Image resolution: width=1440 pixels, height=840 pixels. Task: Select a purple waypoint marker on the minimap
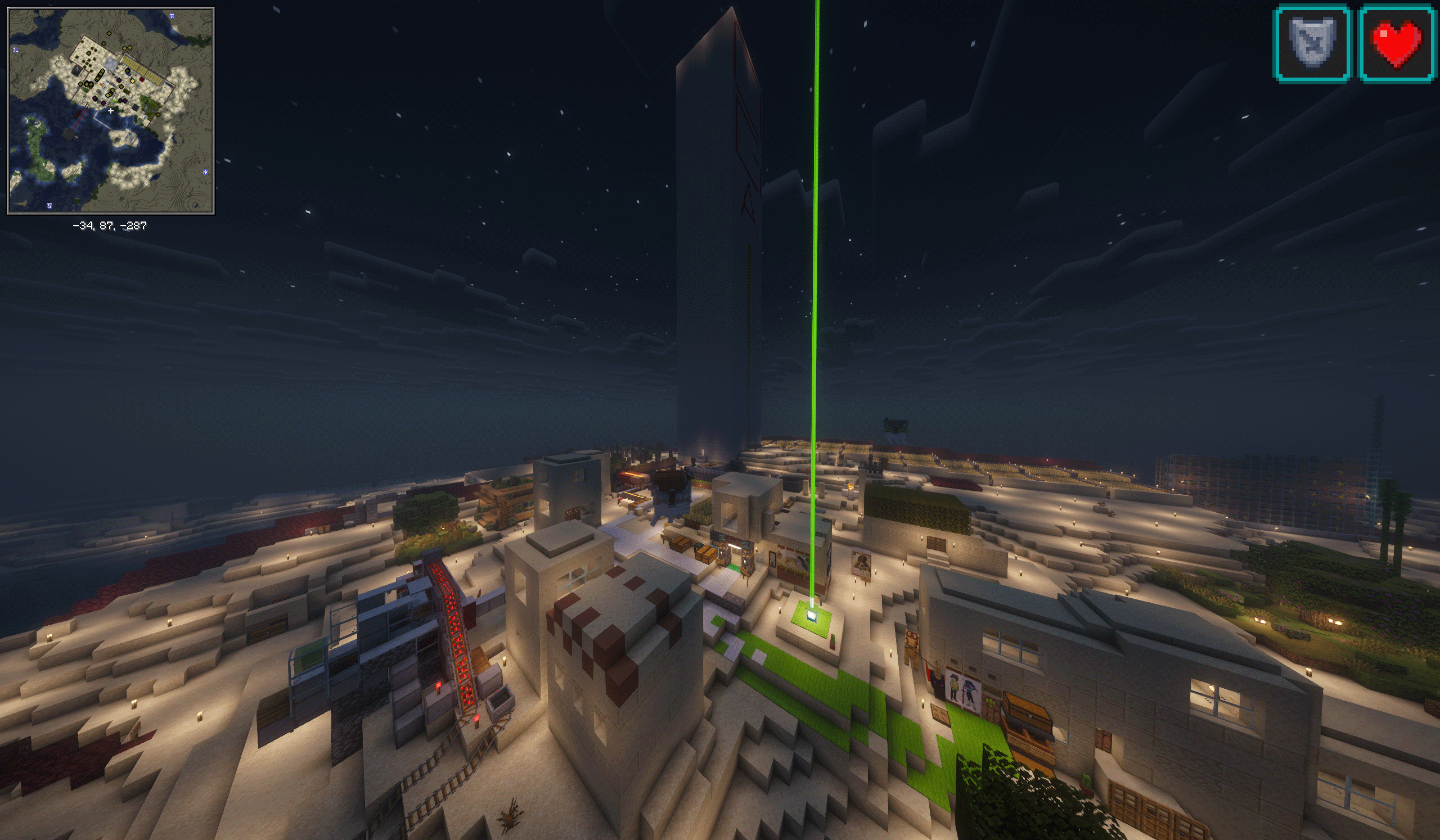click(119, 80)
